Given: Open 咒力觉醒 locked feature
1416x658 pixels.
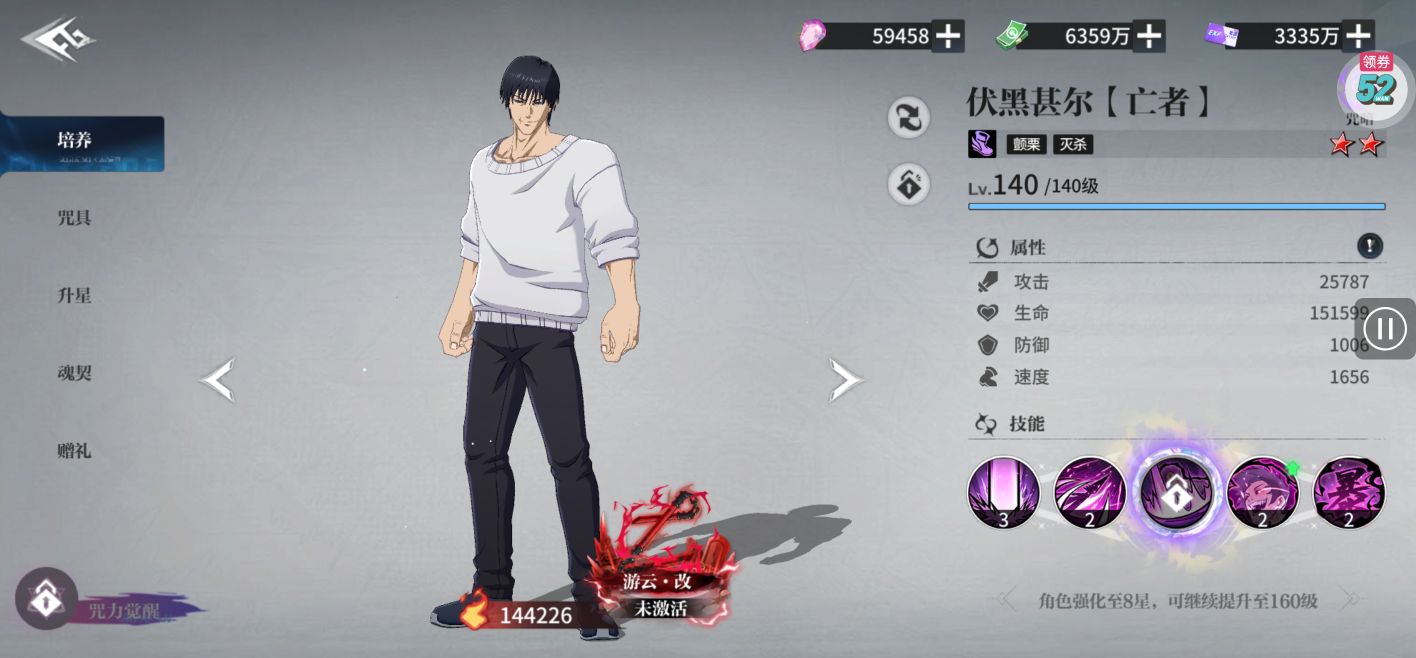Looking at the screenshot, I should click(47, 599).
